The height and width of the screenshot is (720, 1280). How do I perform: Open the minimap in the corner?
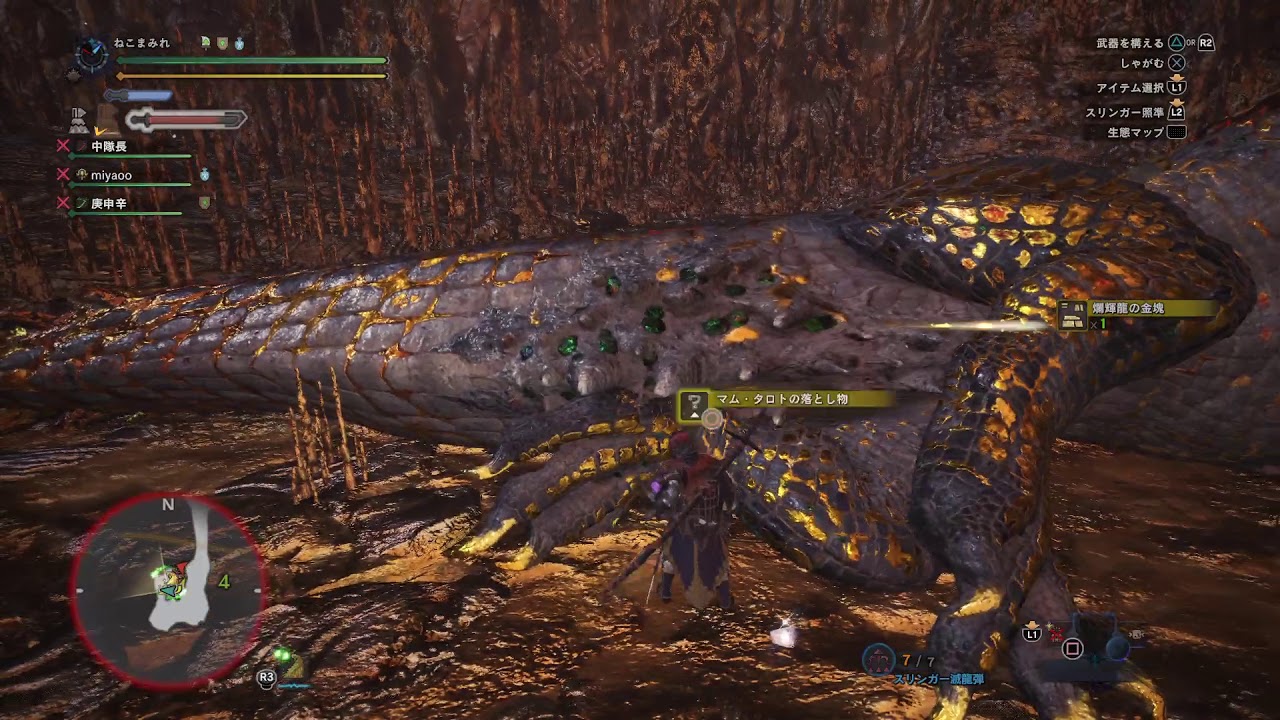[x=167, y=592]
